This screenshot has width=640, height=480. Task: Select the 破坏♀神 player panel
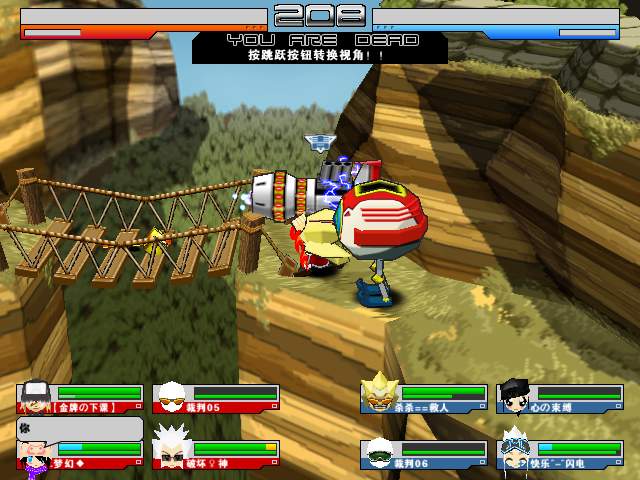[215, 455]
